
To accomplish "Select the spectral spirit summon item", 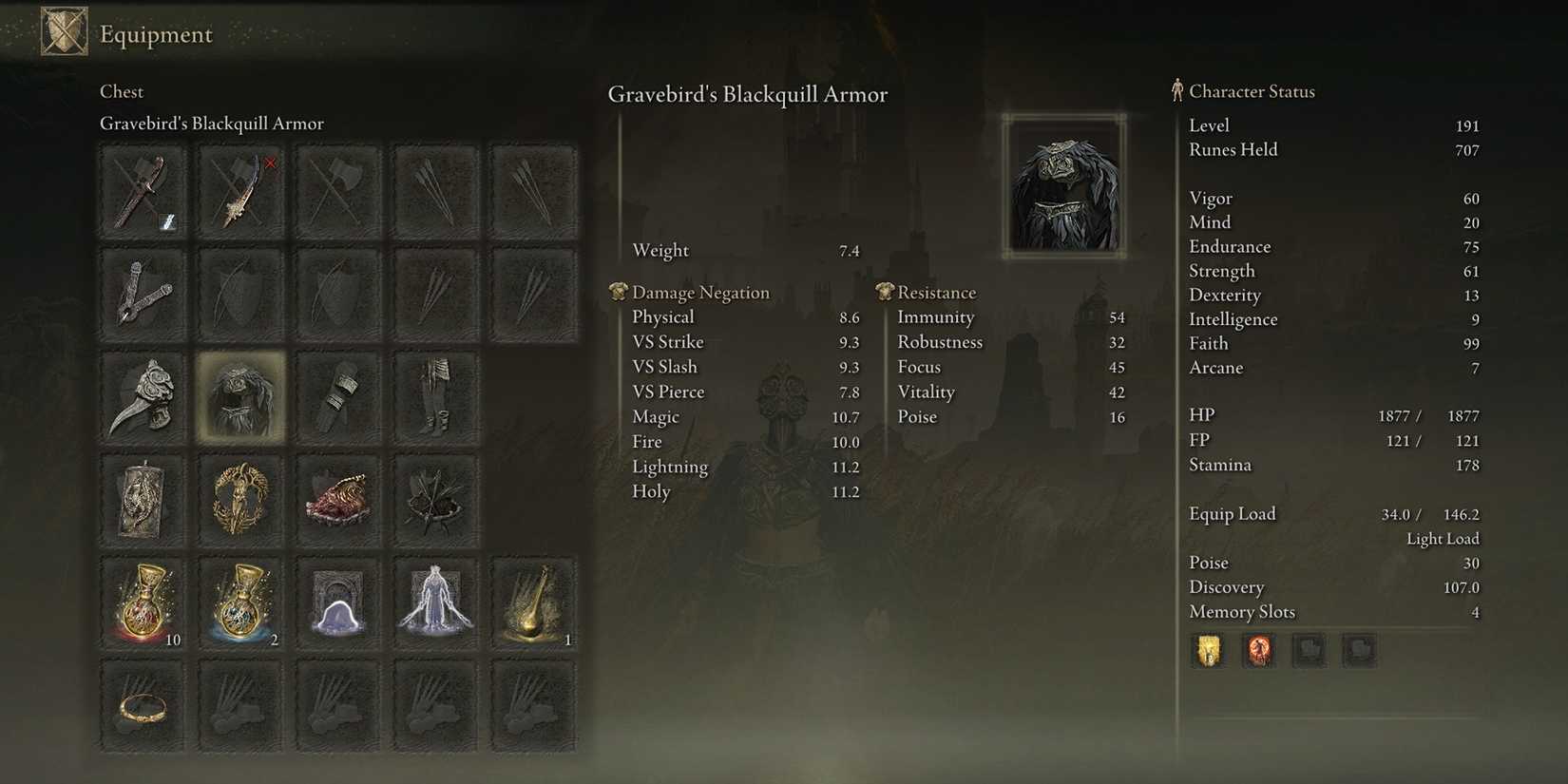I will (x=434, y=602).
